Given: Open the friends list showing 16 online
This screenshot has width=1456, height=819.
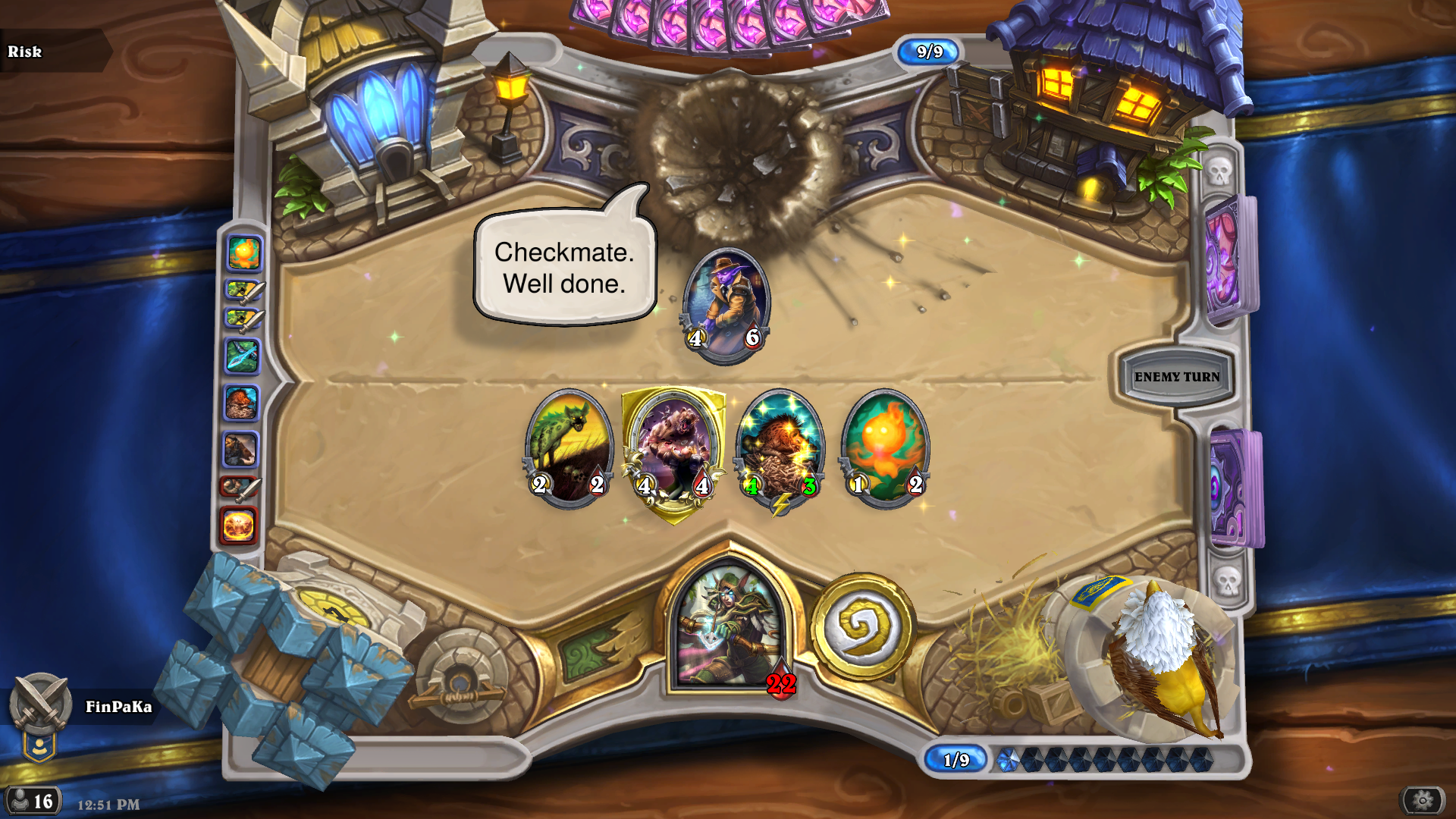Looking at the screenshot, I should (x=33, y=801).
